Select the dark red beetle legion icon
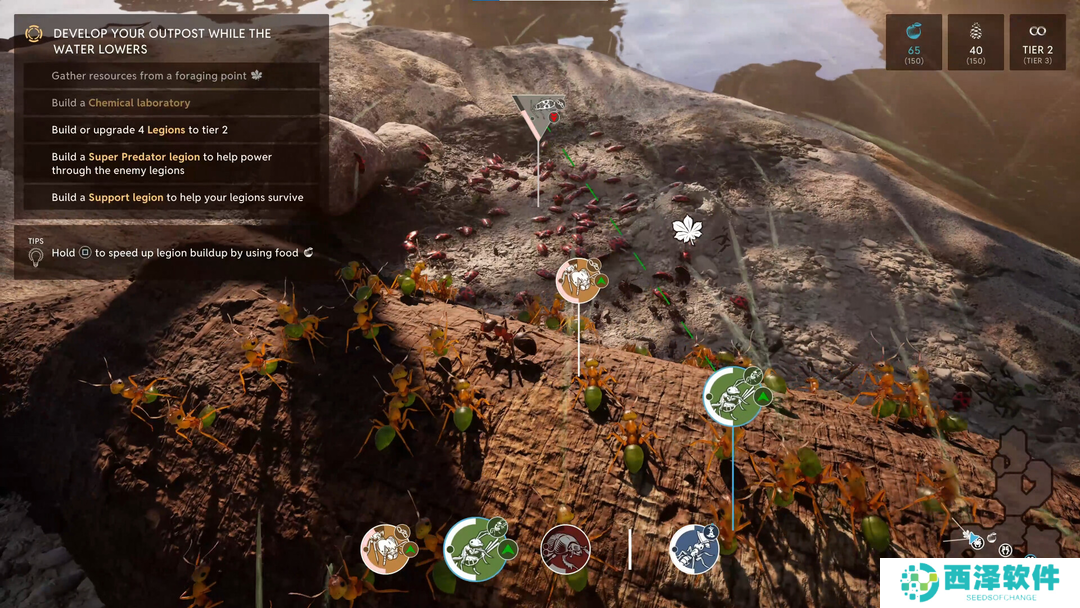 pyautogui.click(x=565, y=549)
